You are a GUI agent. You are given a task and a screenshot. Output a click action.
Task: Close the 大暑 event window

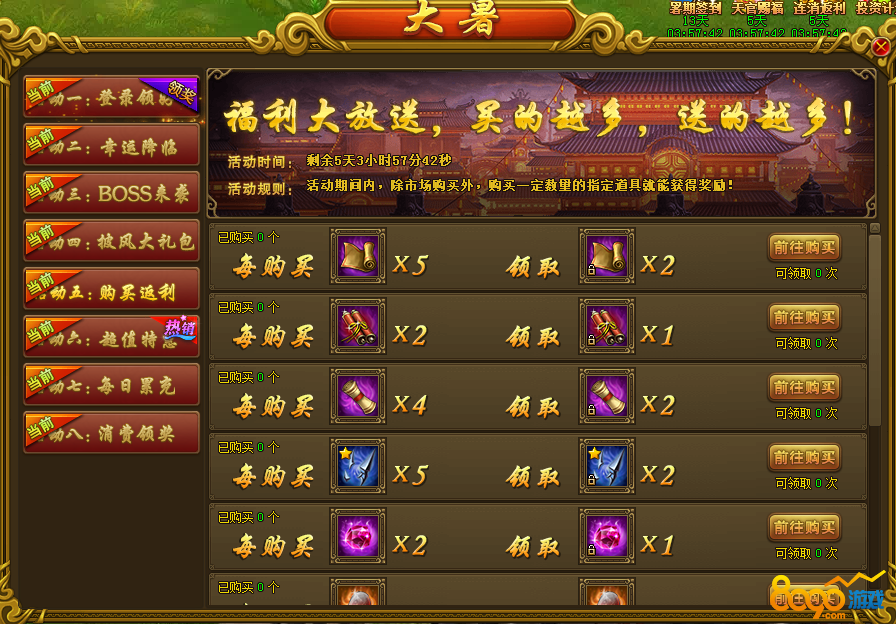click(x=880, y=47)
